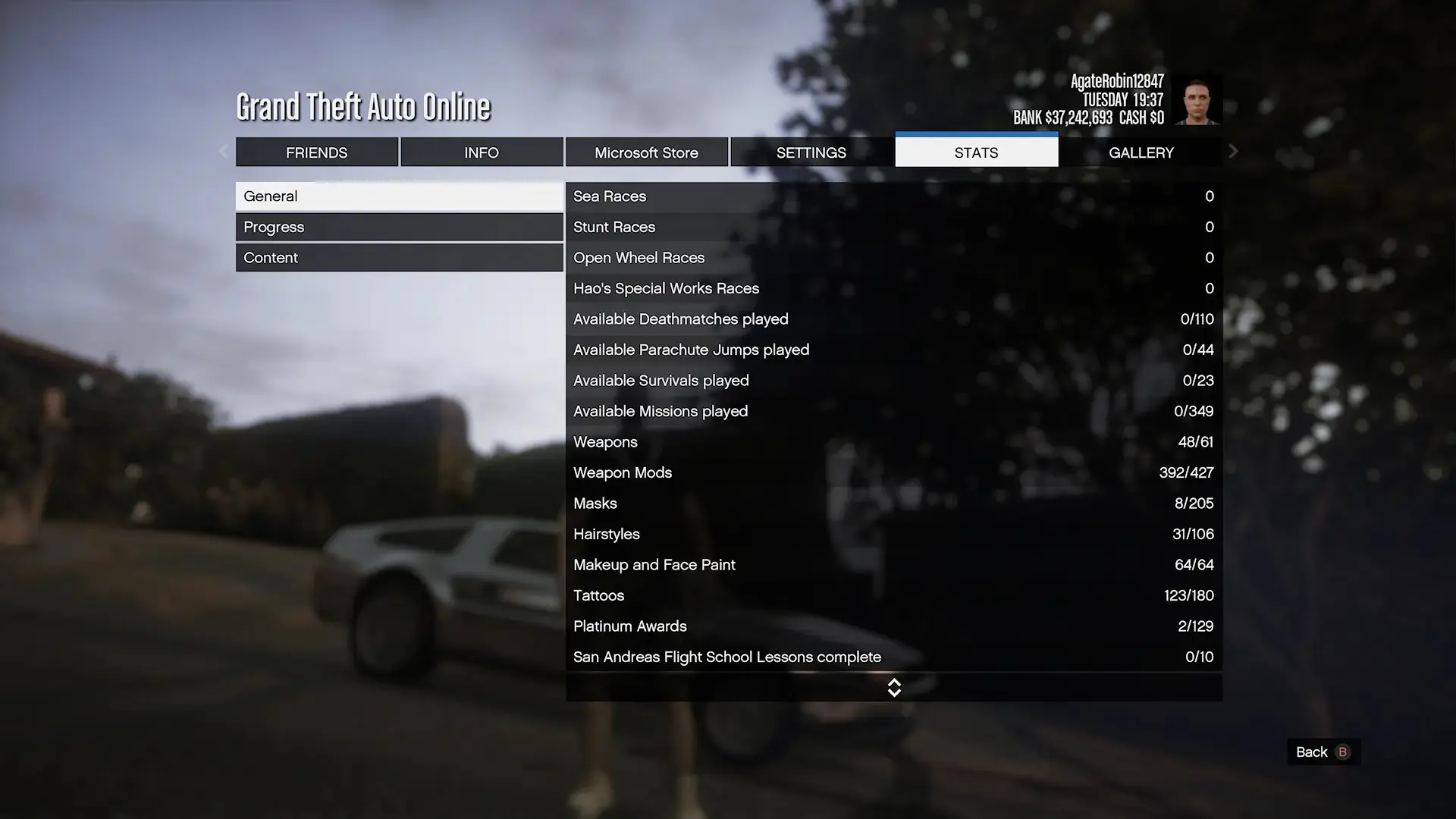1456x819 pixels.
Task: Open the FRIENDS tab
Action: (317, 152)
